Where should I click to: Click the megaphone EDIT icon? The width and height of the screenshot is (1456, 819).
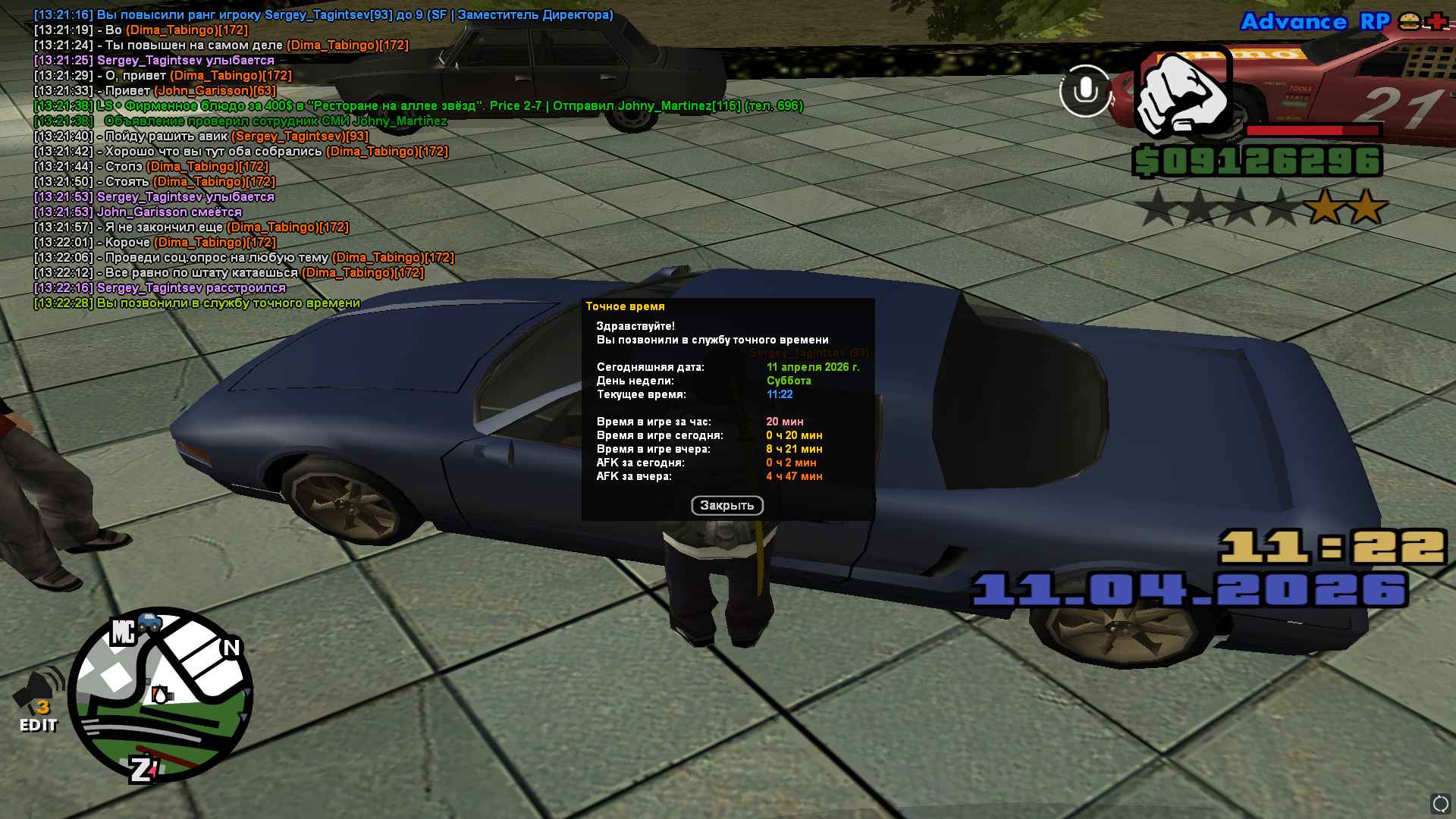(x=38, y=700)
